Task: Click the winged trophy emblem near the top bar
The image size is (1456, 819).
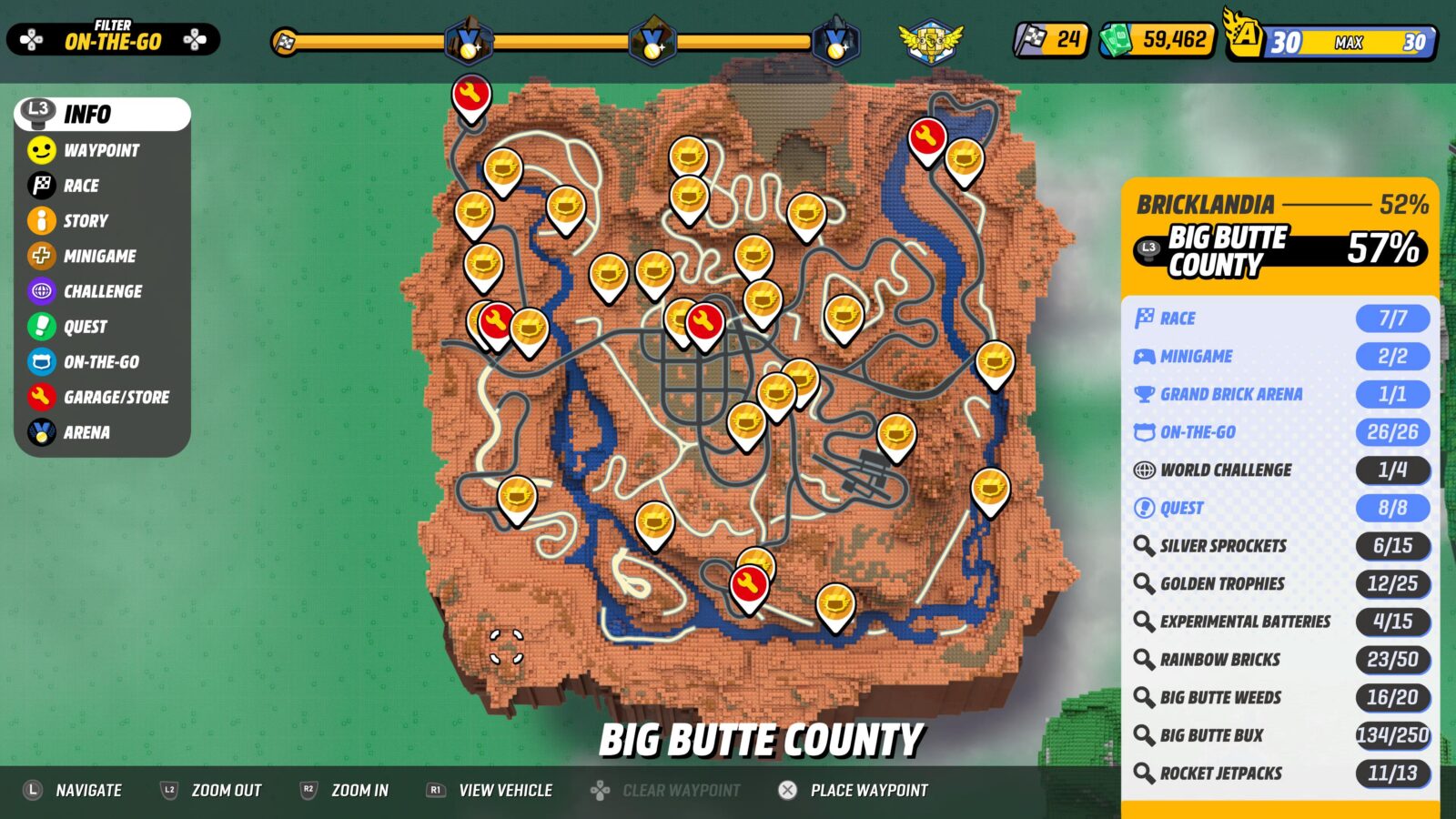Action: point(932,40)
